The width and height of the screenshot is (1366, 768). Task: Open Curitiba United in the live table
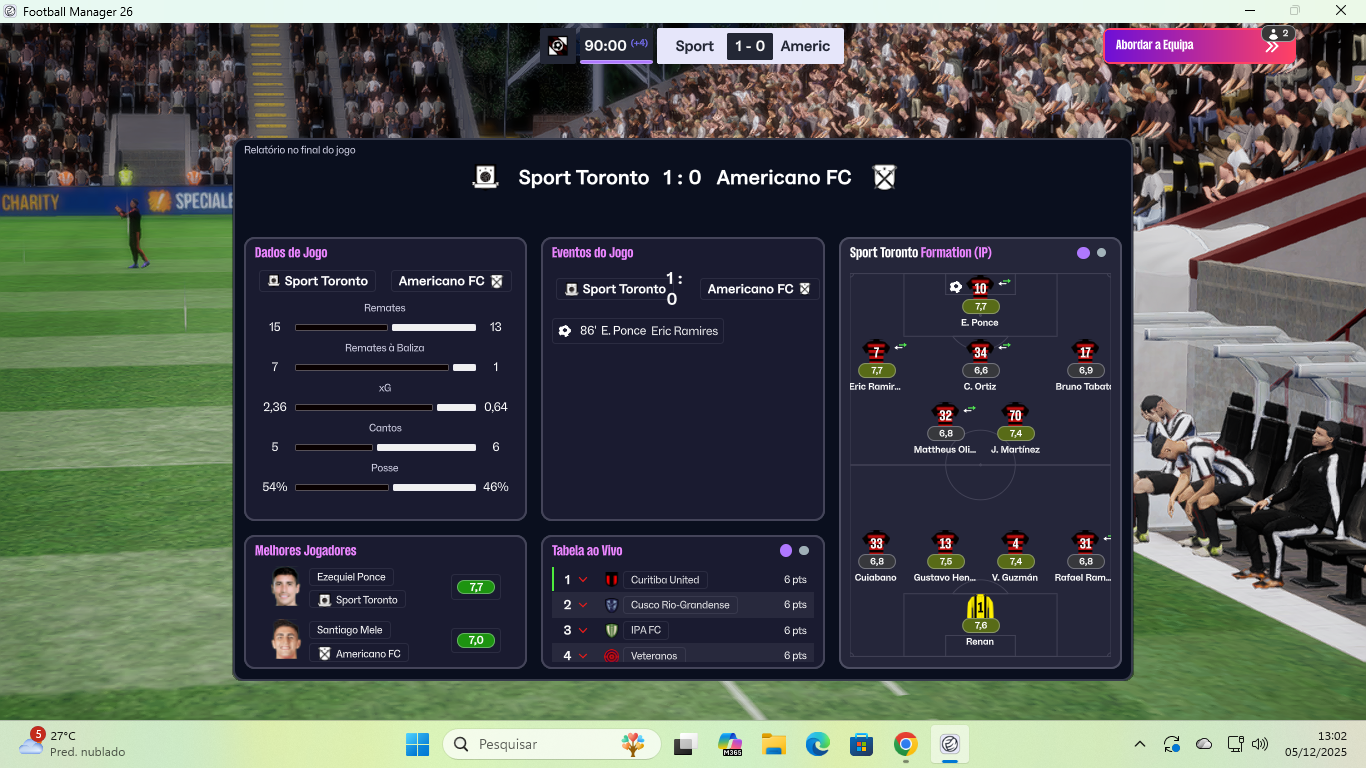click(665, 580)
